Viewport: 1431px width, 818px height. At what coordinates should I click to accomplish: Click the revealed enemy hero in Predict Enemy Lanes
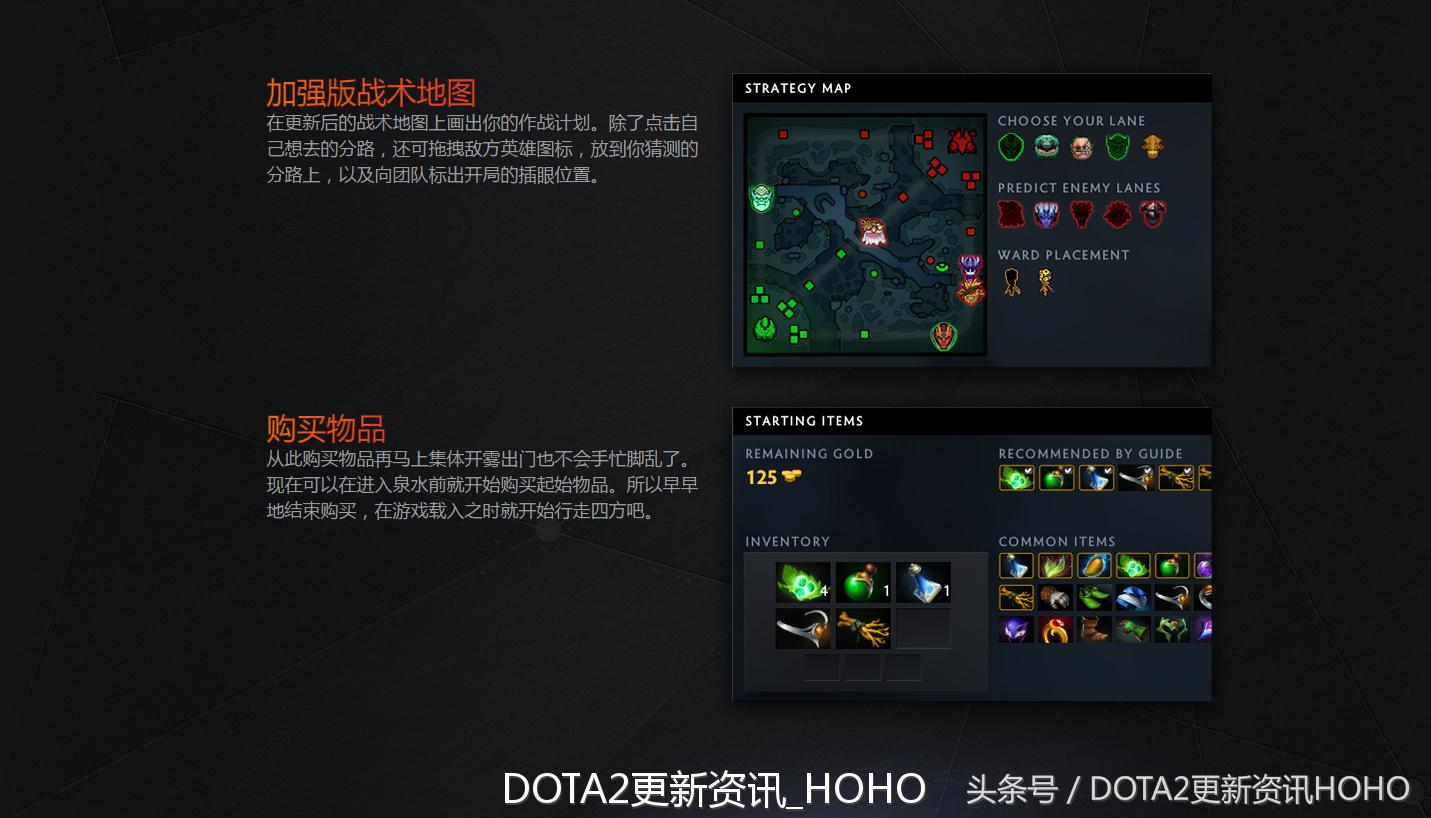click(x=1046, y=213)
